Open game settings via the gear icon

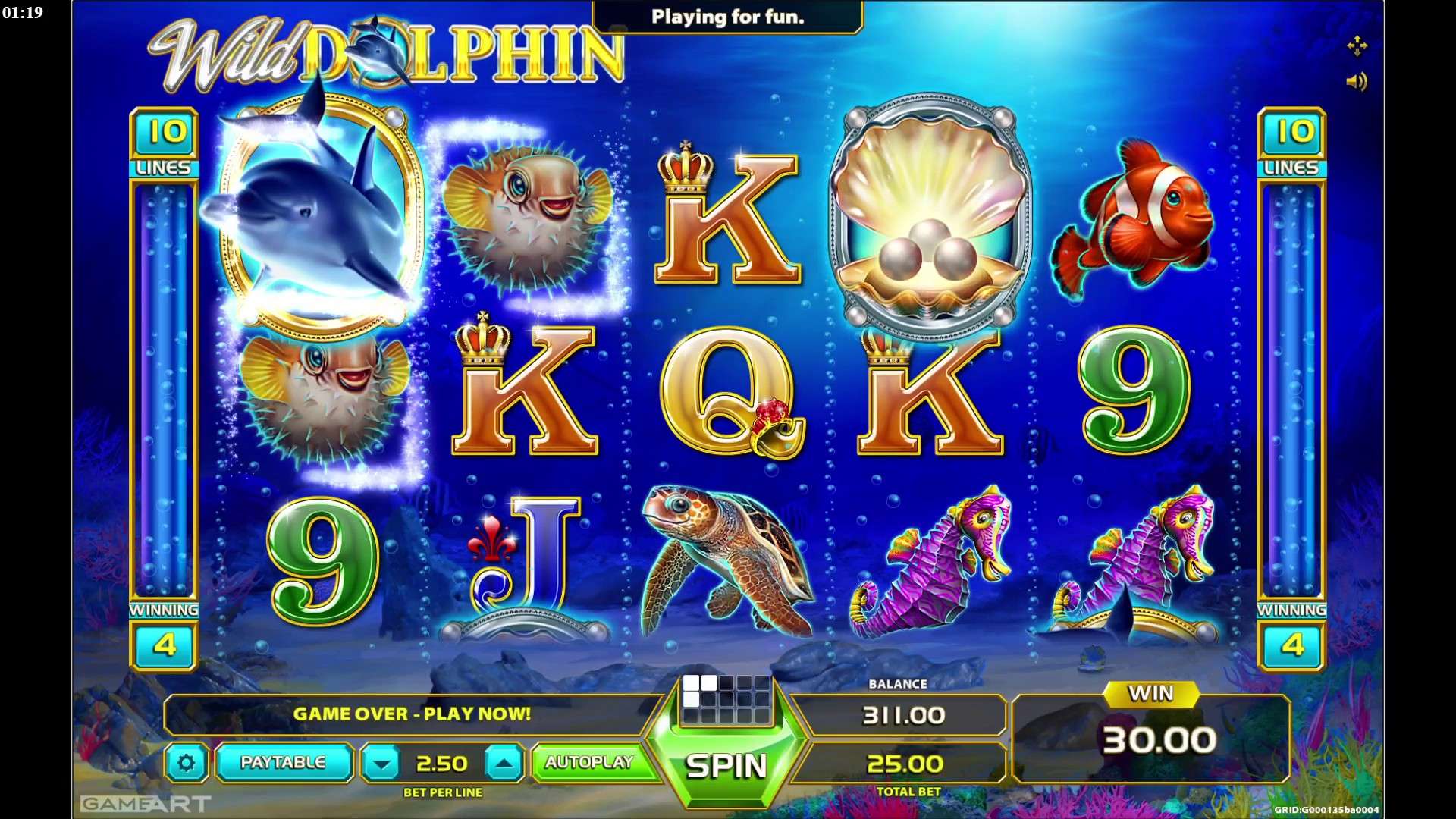pyautogui.click(x=187, y=763)
